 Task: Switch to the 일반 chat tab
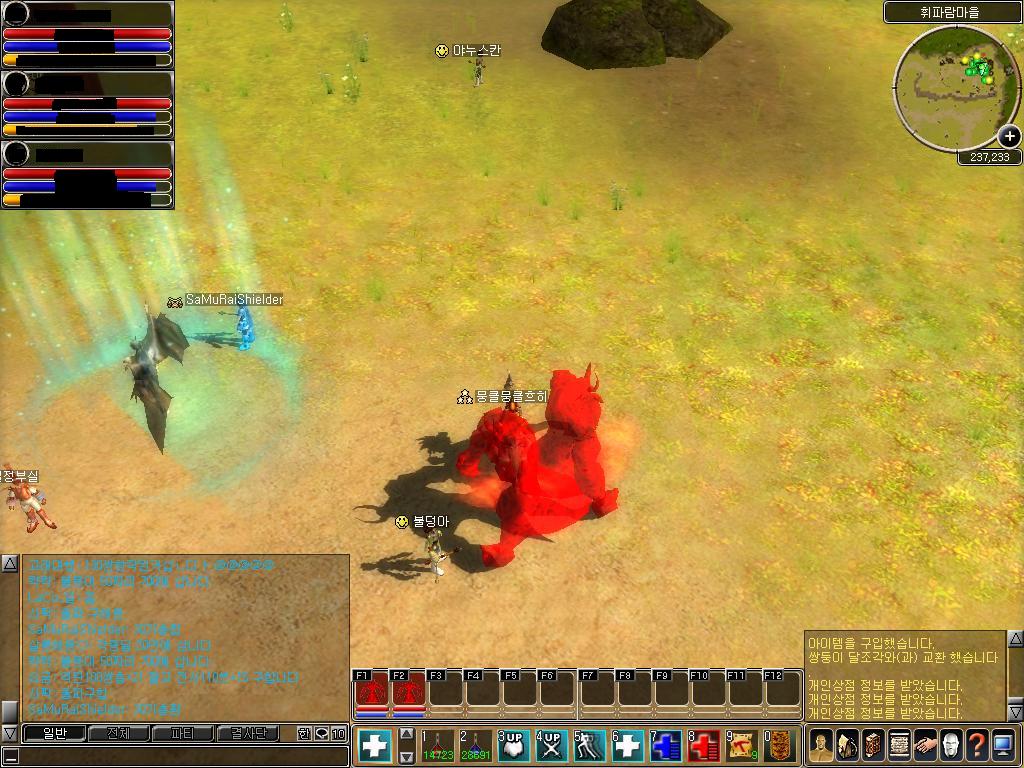[53, 734]
